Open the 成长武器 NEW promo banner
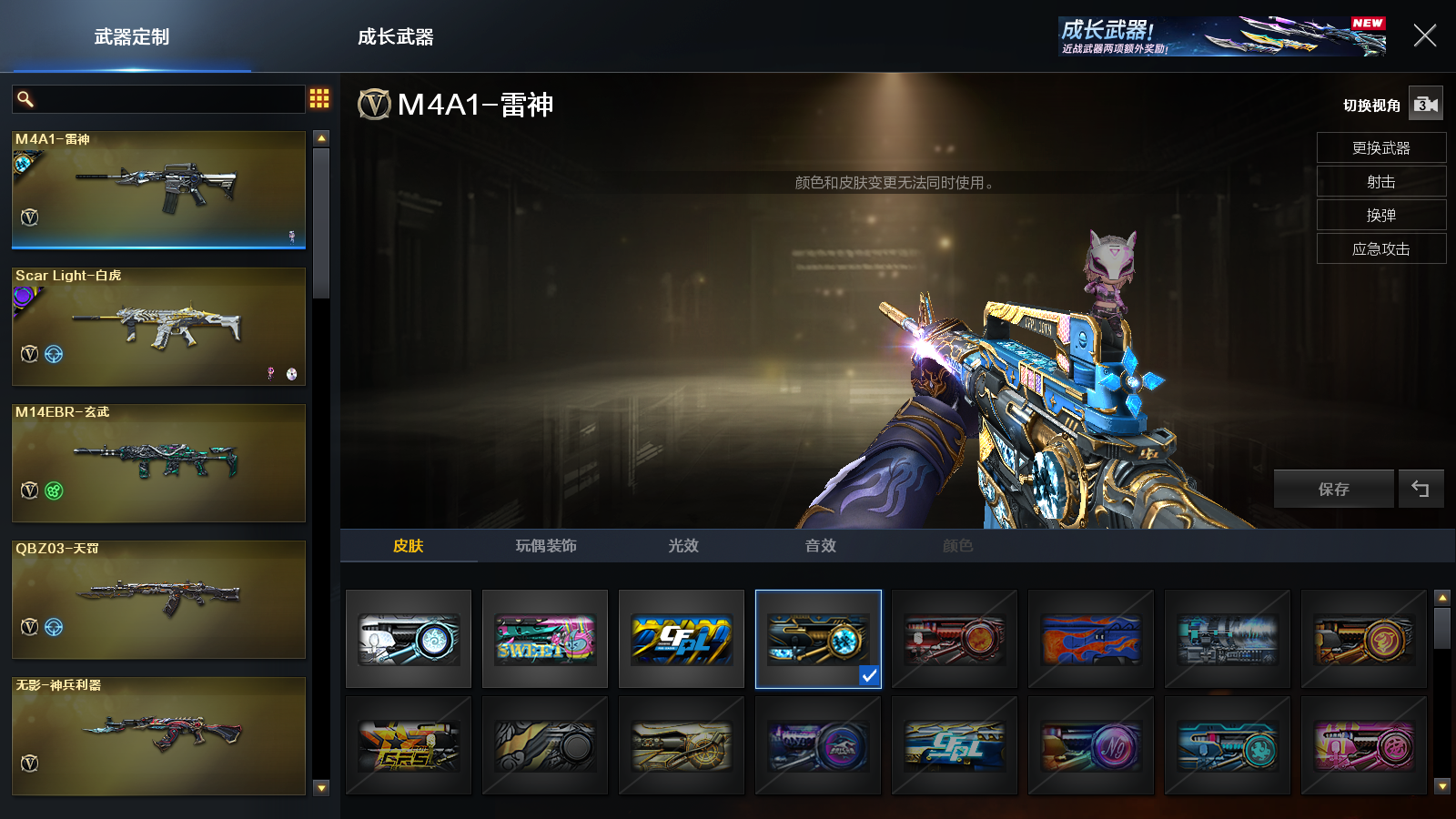The height and width of the screenshot is (819, 1456). pyautogui.click(x=1222, y=36)
